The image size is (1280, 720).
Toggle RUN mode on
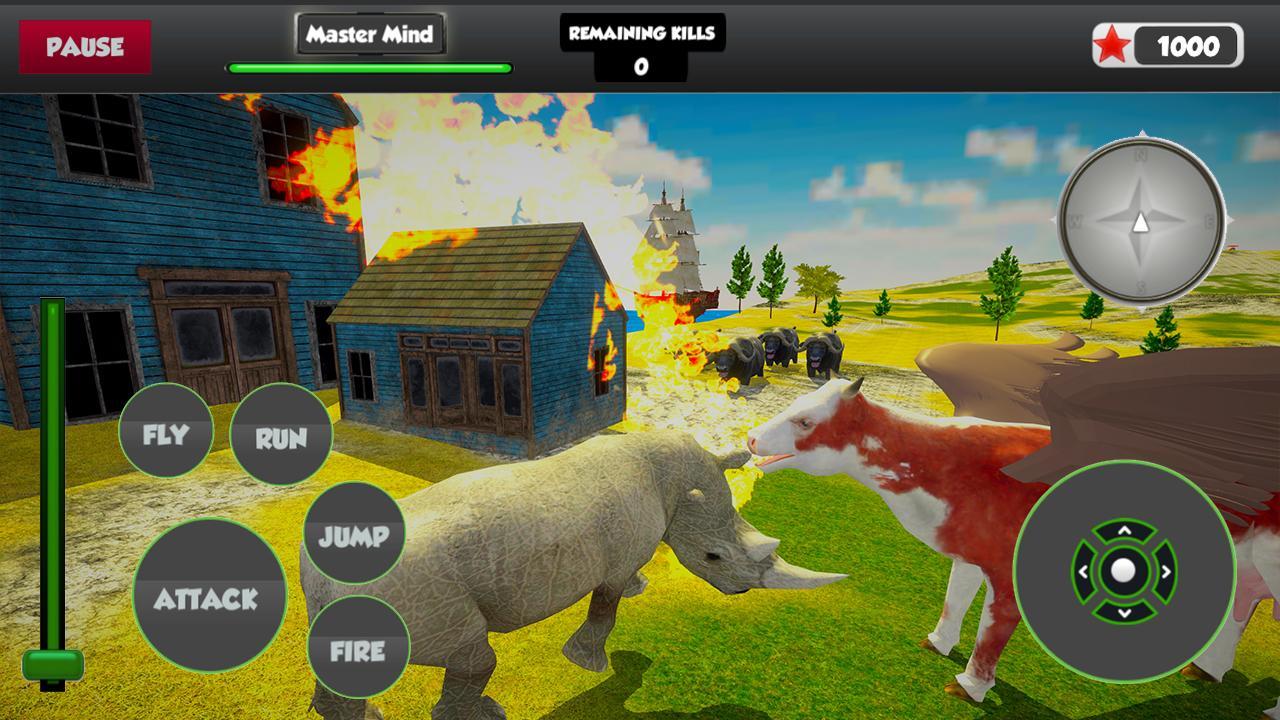click(x=281, y=435)
